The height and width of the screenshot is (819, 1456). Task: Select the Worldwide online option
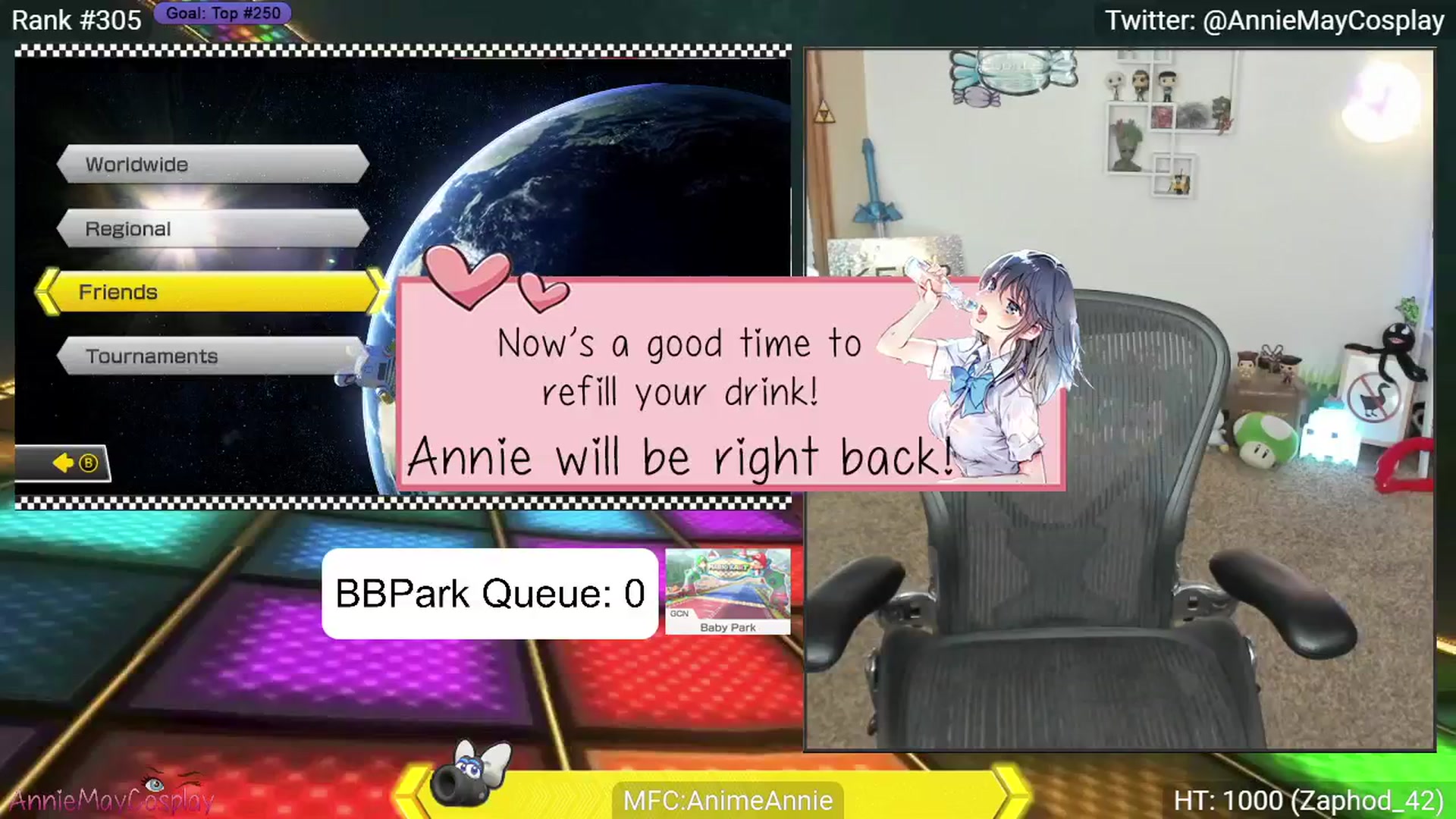[x=212, y=164]
